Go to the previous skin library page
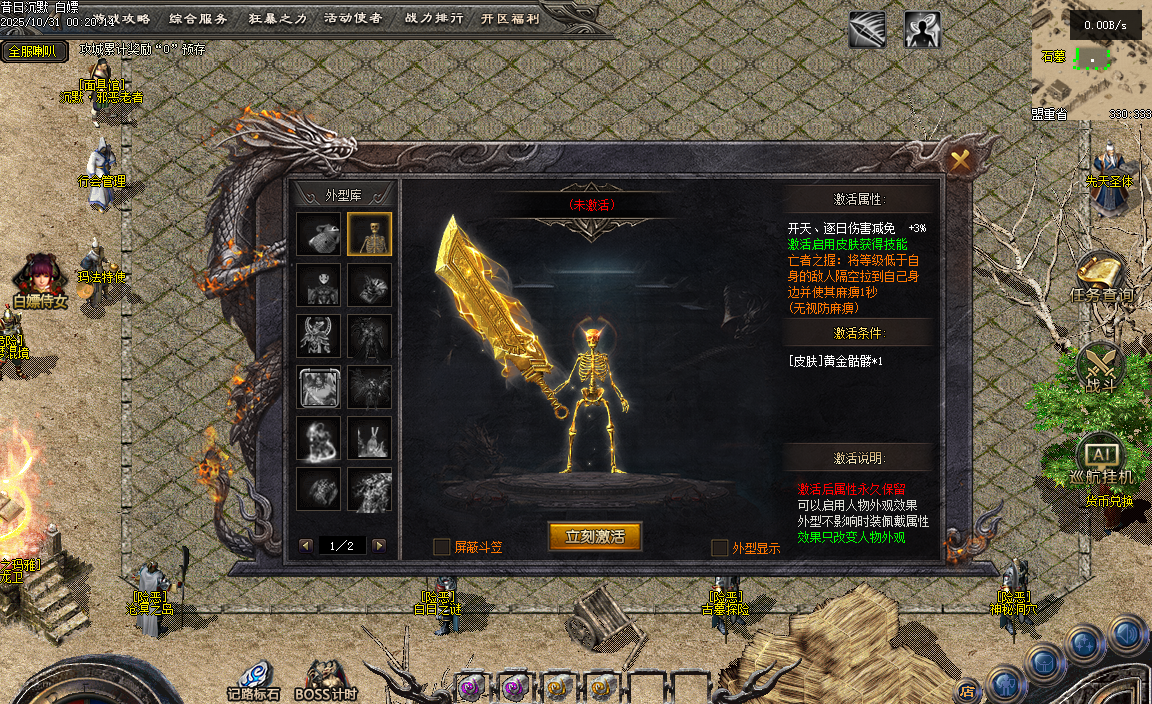This screenshot has width=1152, height=704. tap(306, 546)
